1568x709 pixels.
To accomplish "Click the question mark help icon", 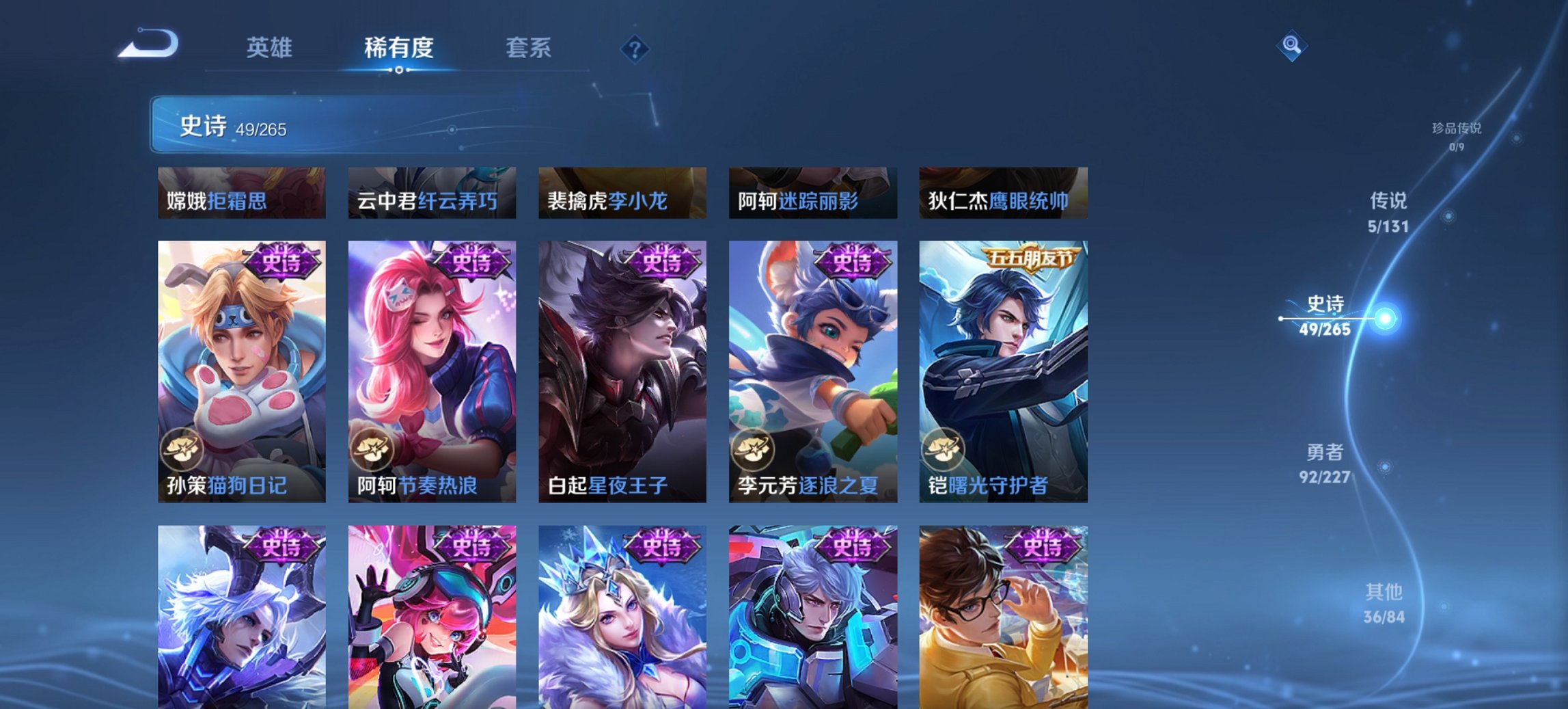I will (x=634, y=48).
